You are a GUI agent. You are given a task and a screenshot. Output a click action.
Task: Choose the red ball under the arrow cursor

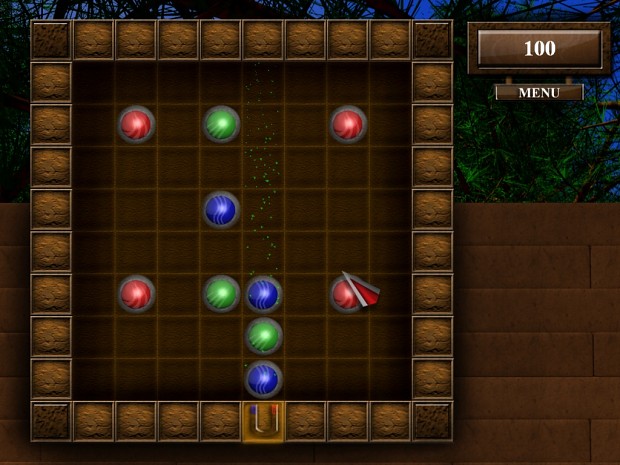[346, 294]
